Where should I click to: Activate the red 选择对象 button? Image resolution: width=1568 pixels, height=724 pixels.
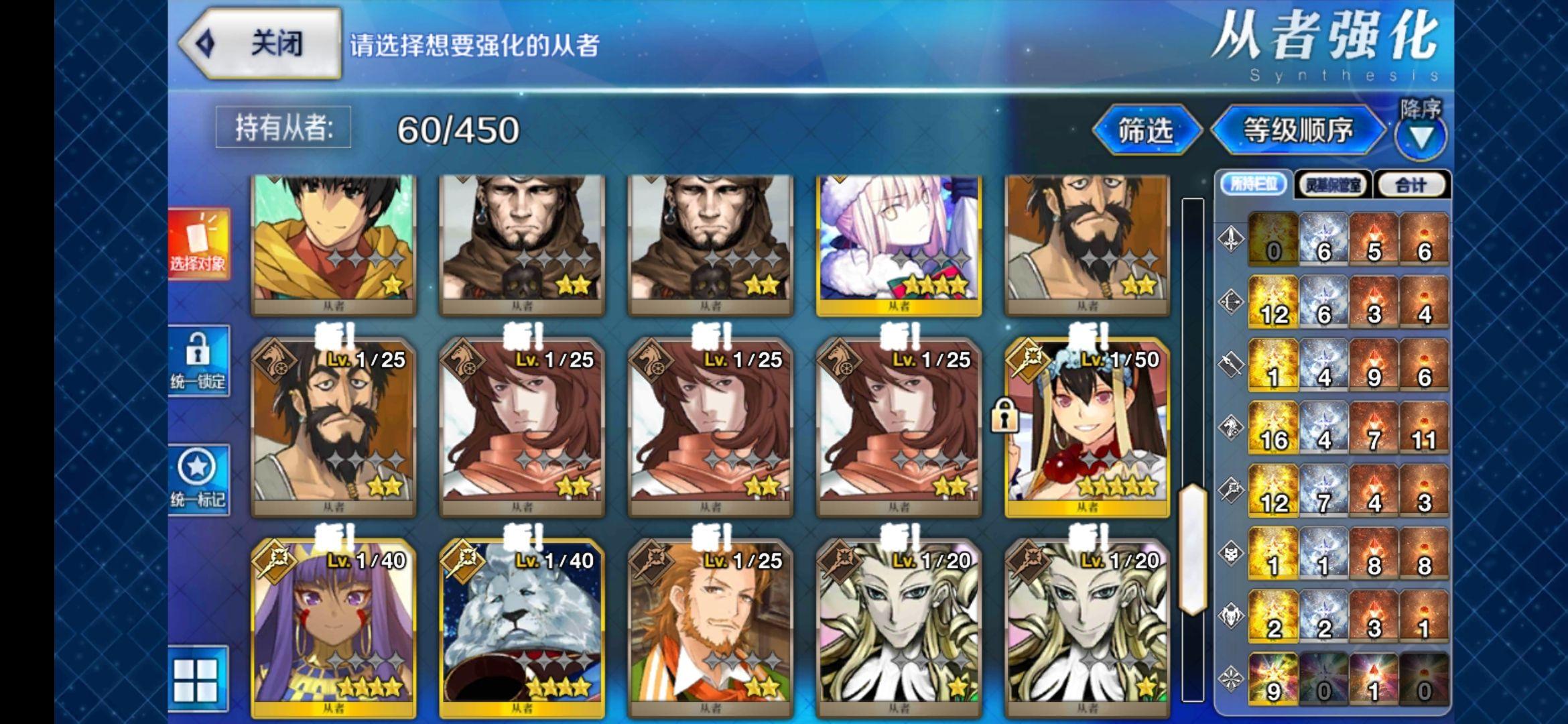pos(198,243)
